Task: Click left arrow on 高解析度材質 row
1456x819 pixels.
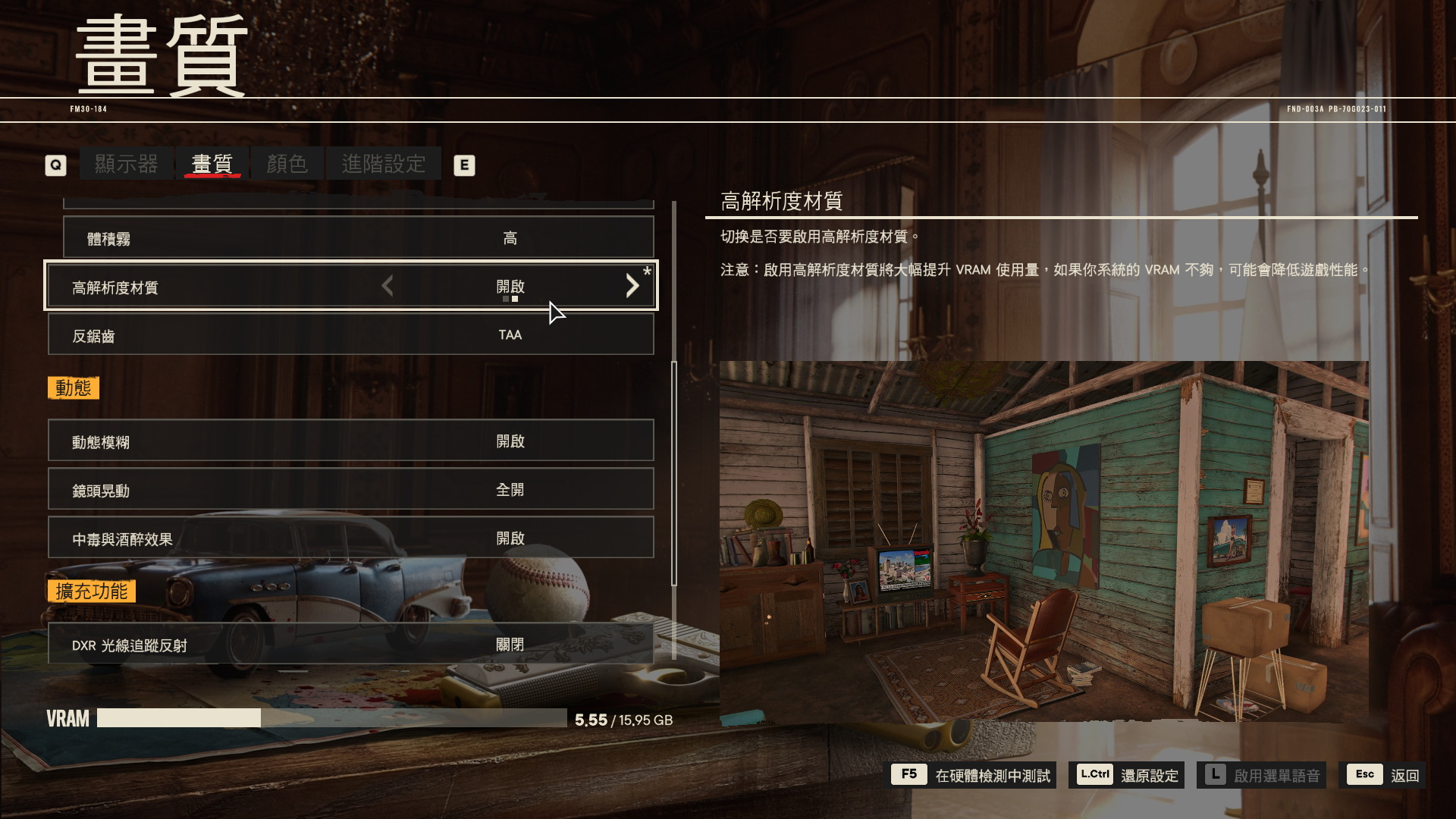Action: coord(387,286)
